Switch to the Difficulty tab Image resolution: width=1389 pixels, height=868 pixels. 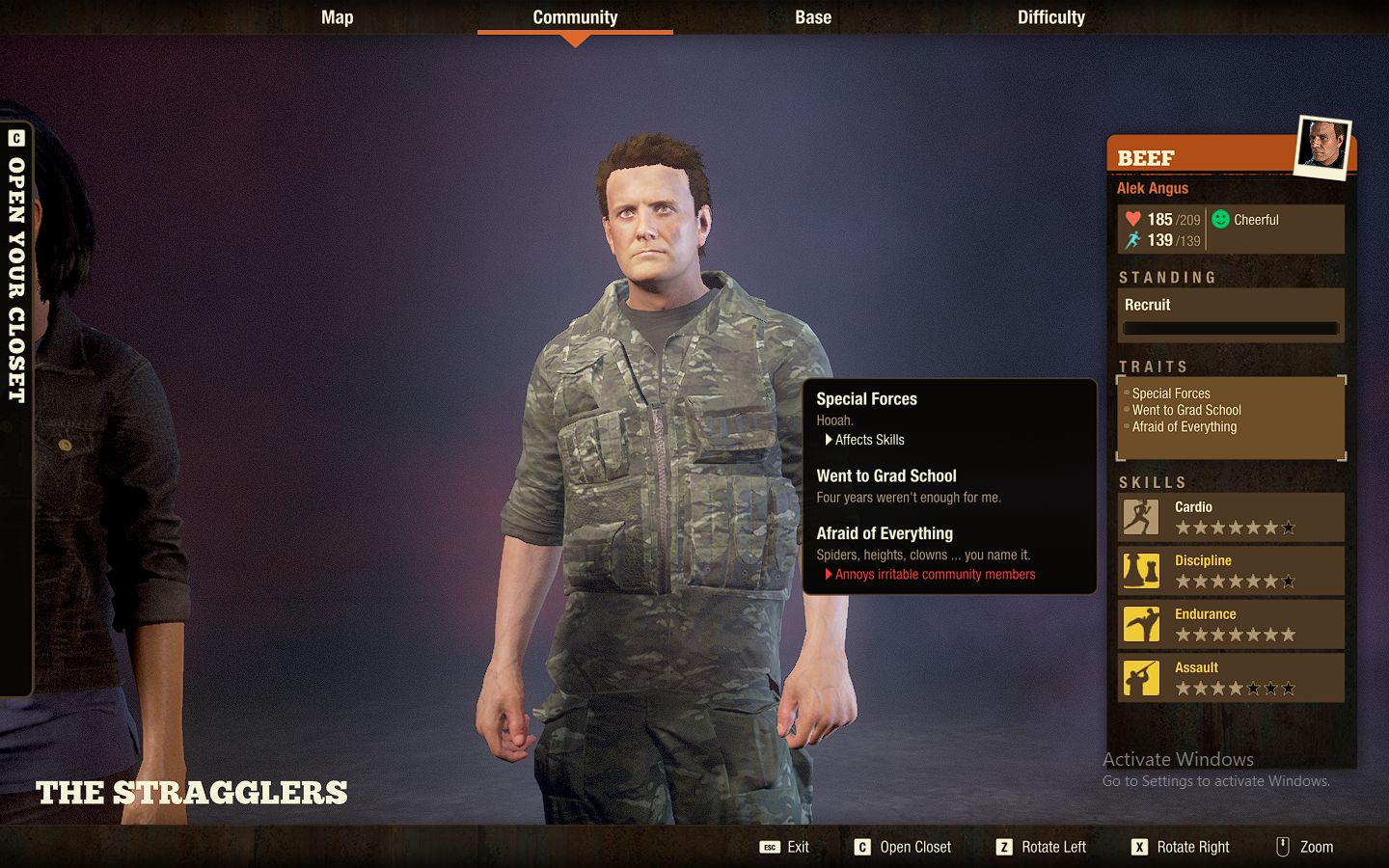1050,16
